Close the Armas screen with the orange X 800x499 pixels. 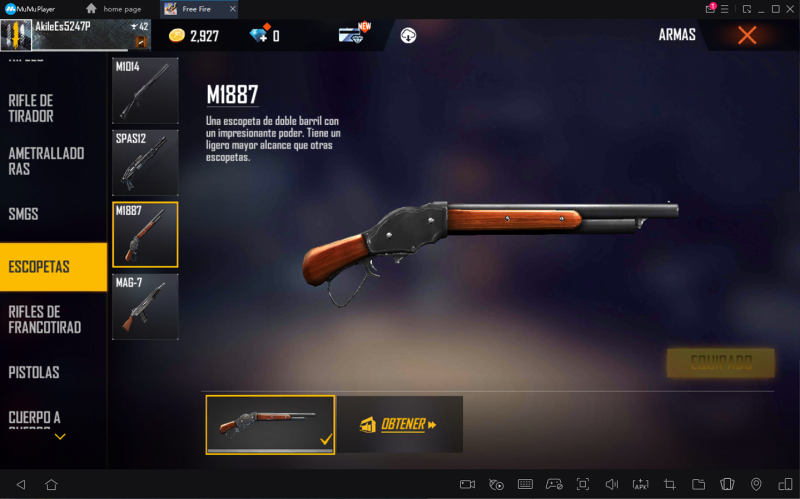coord(746,35)
